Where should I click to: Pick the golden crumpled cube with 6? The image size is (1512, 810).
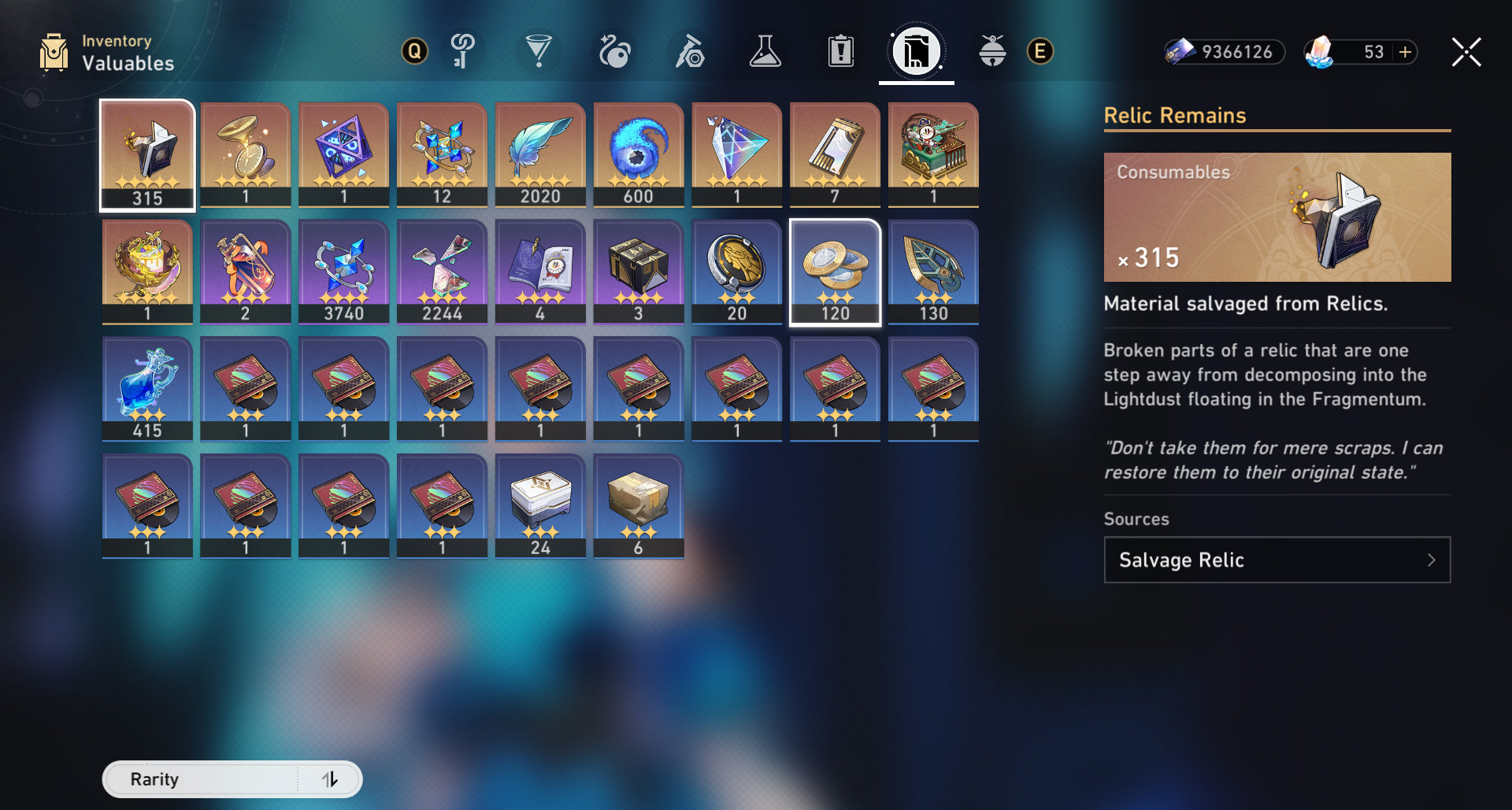coord(639,505)
